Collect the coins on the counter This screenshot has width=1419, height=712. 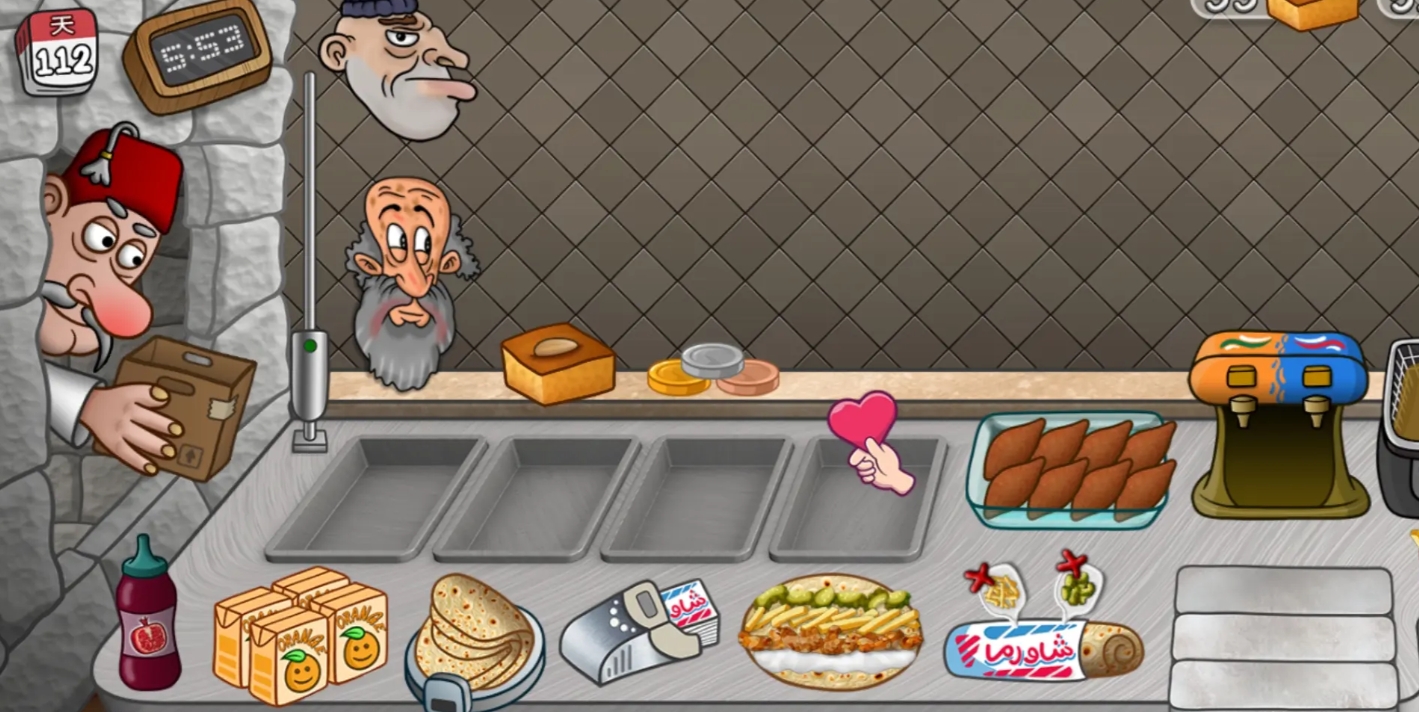712,371
